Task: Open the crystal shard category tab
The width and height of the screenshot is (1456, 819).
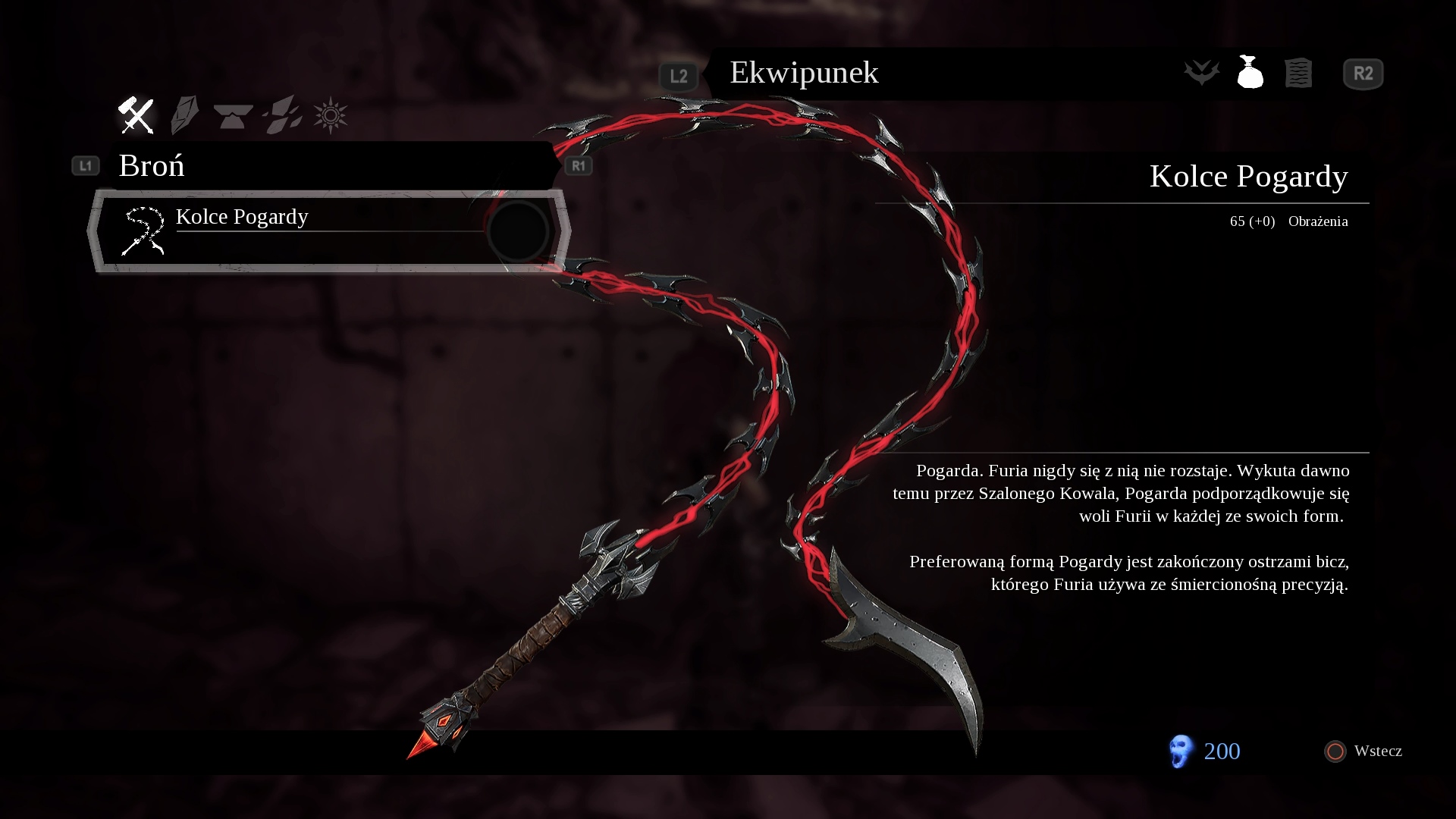Action: pos(184,115)
